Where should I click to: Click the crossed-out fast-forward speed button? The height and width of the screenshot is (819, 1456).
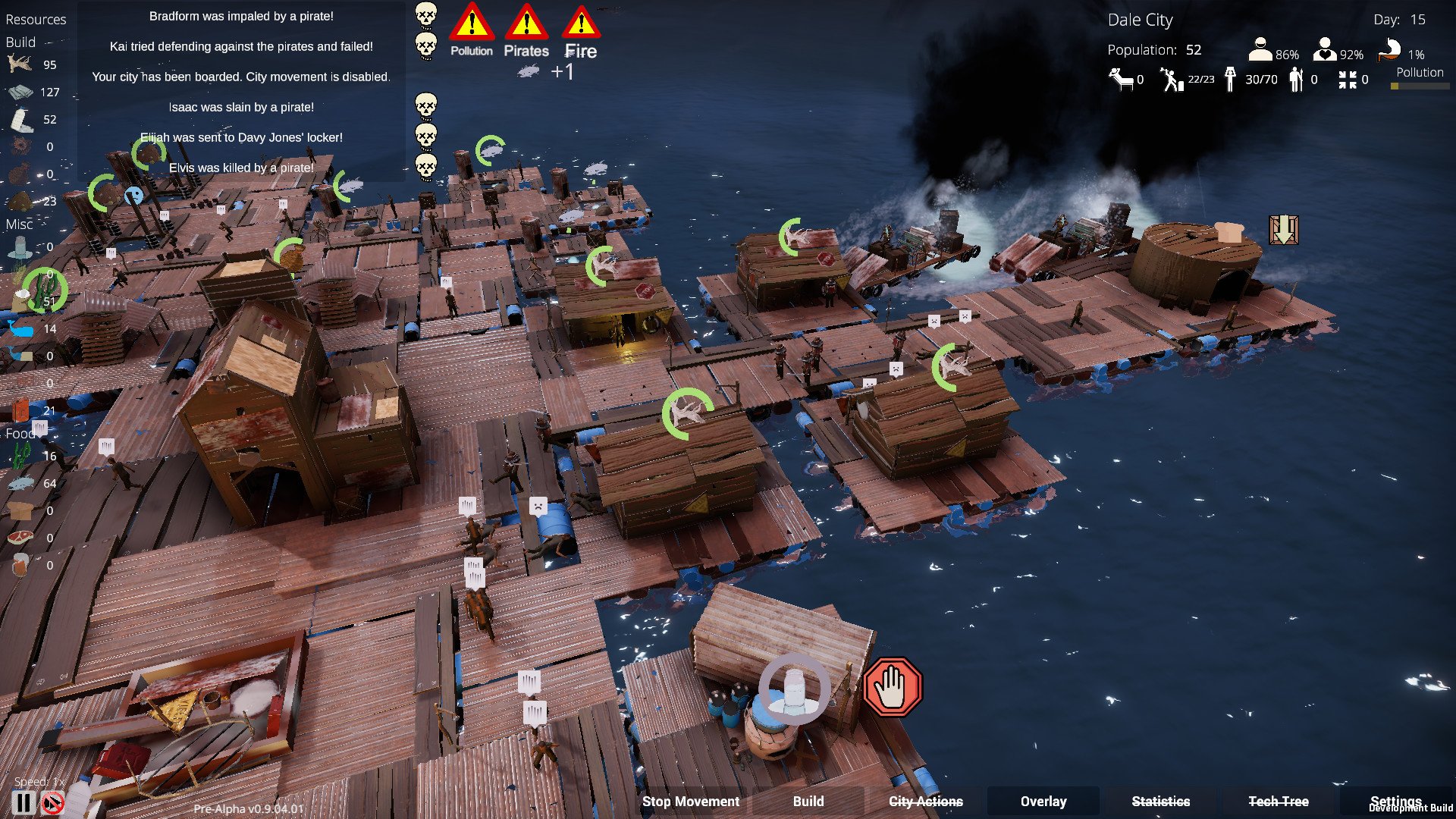point(53,802)
